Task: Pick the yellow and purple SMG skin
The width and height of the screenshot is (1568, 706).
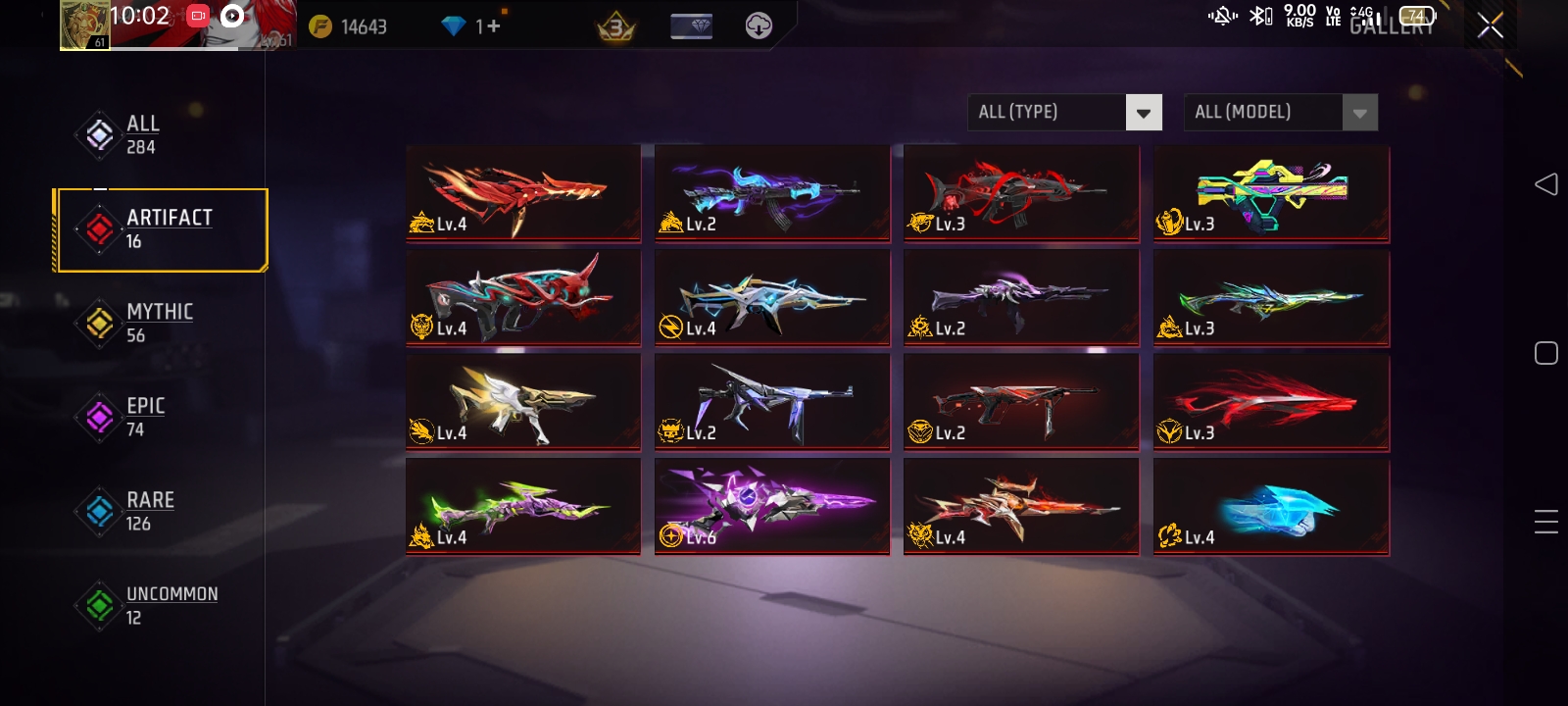Action: (1271, 193)
